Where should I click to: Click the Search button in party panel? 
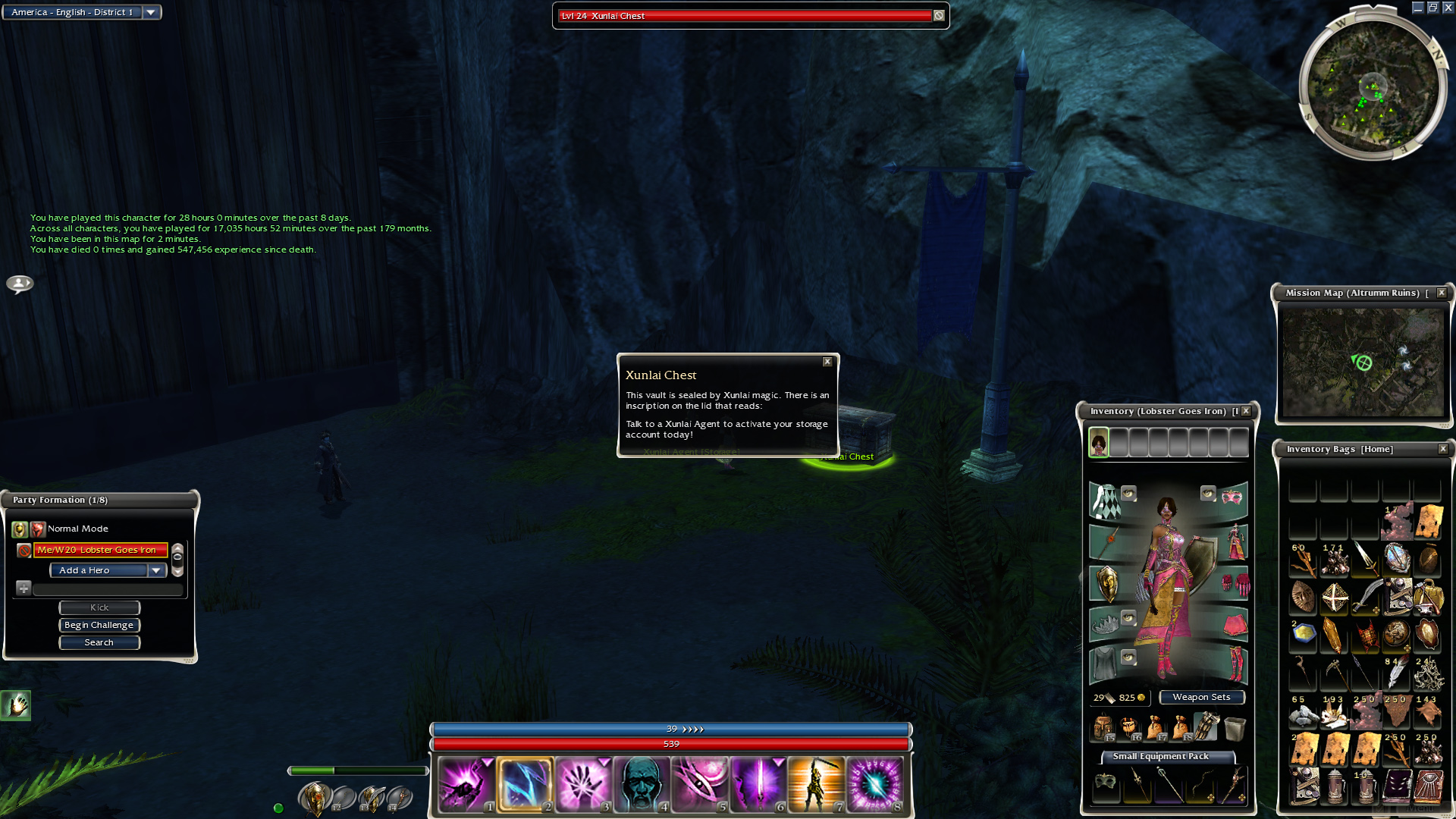99,642
